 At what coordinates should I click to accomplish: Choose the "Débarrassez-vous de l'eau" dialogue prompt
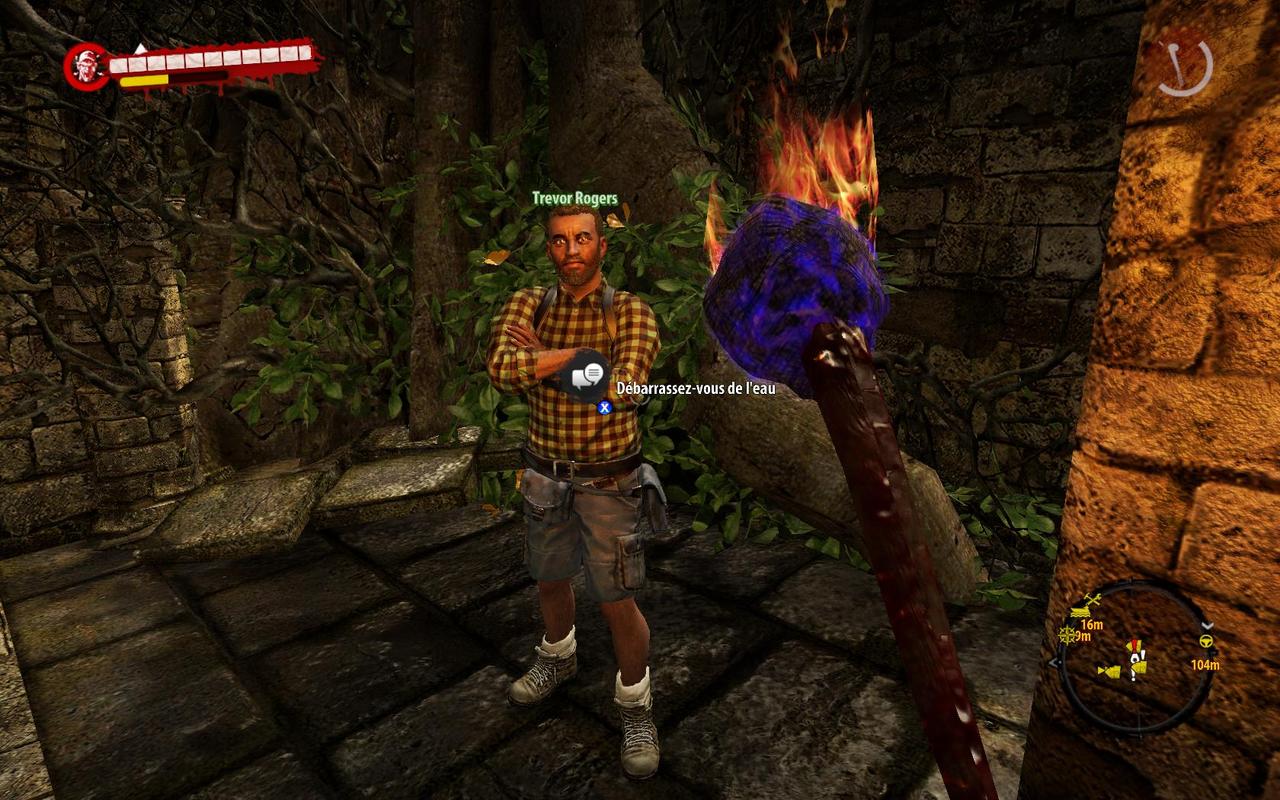(x=696, y=388)
